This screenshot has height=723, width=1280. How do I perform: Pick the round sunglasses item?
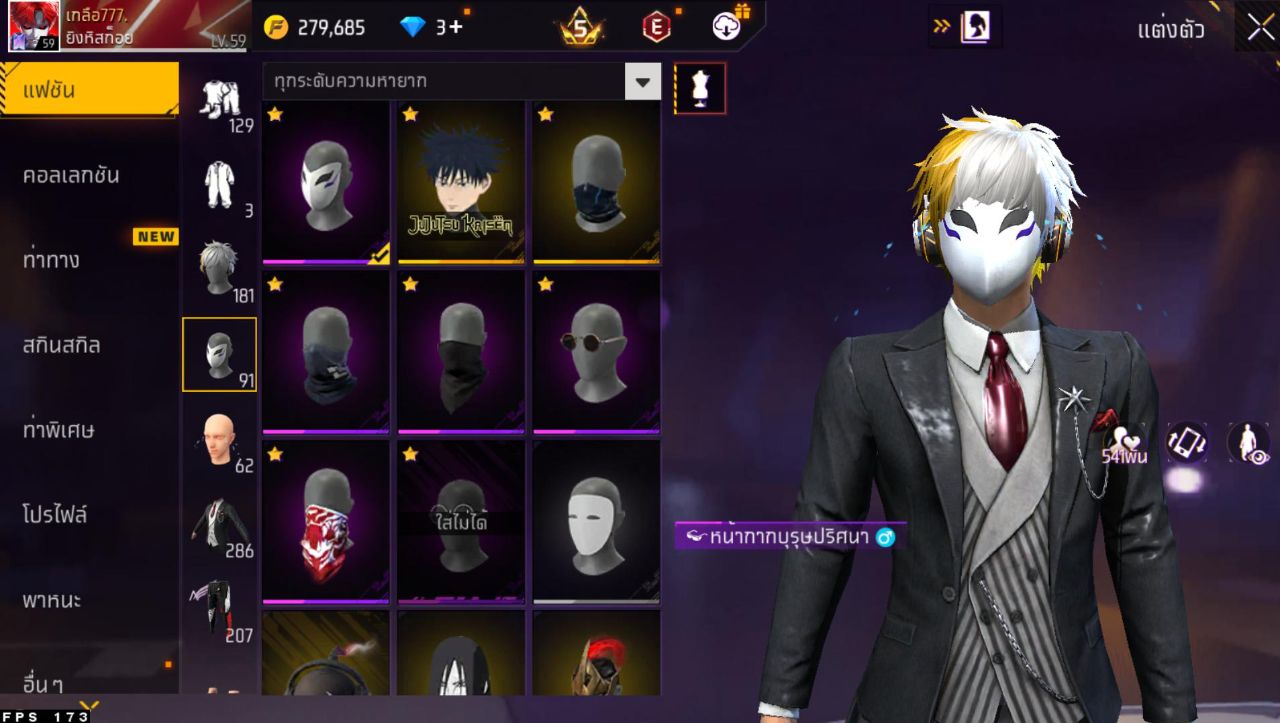coord(596,352)
